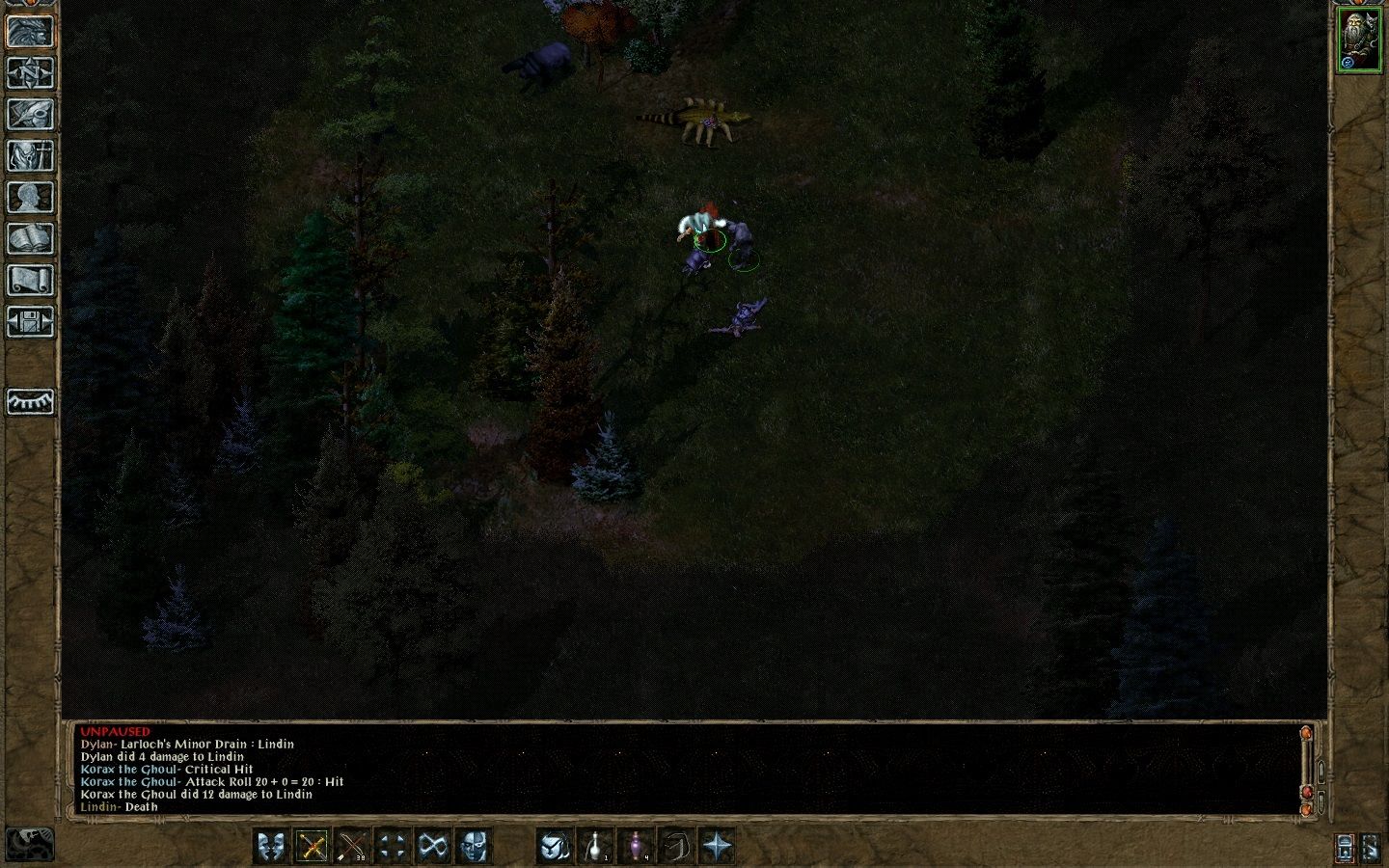Open the quest journal

click(x=30, y=114)
